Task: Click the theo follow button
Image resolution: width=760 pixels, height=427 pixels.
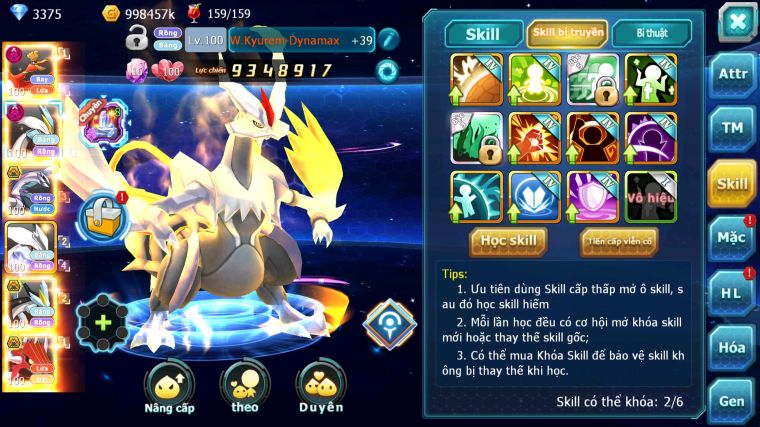Action: (245, 387)
